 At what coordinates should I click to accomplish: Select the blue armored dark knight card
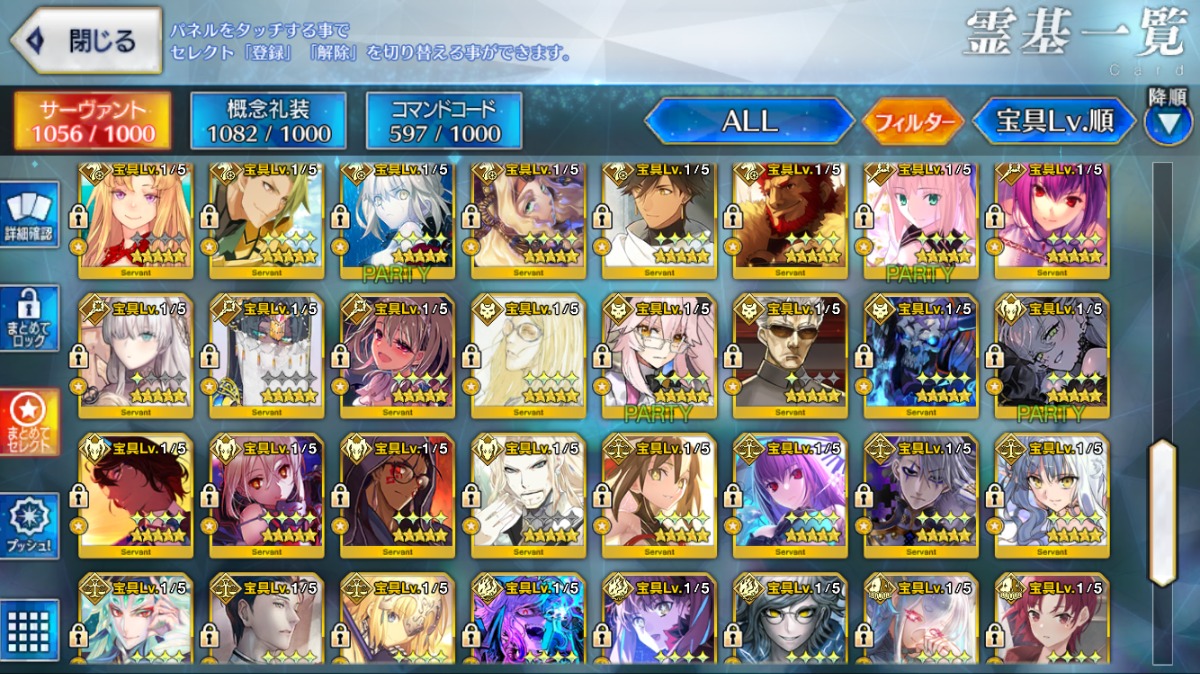(921, 355)
